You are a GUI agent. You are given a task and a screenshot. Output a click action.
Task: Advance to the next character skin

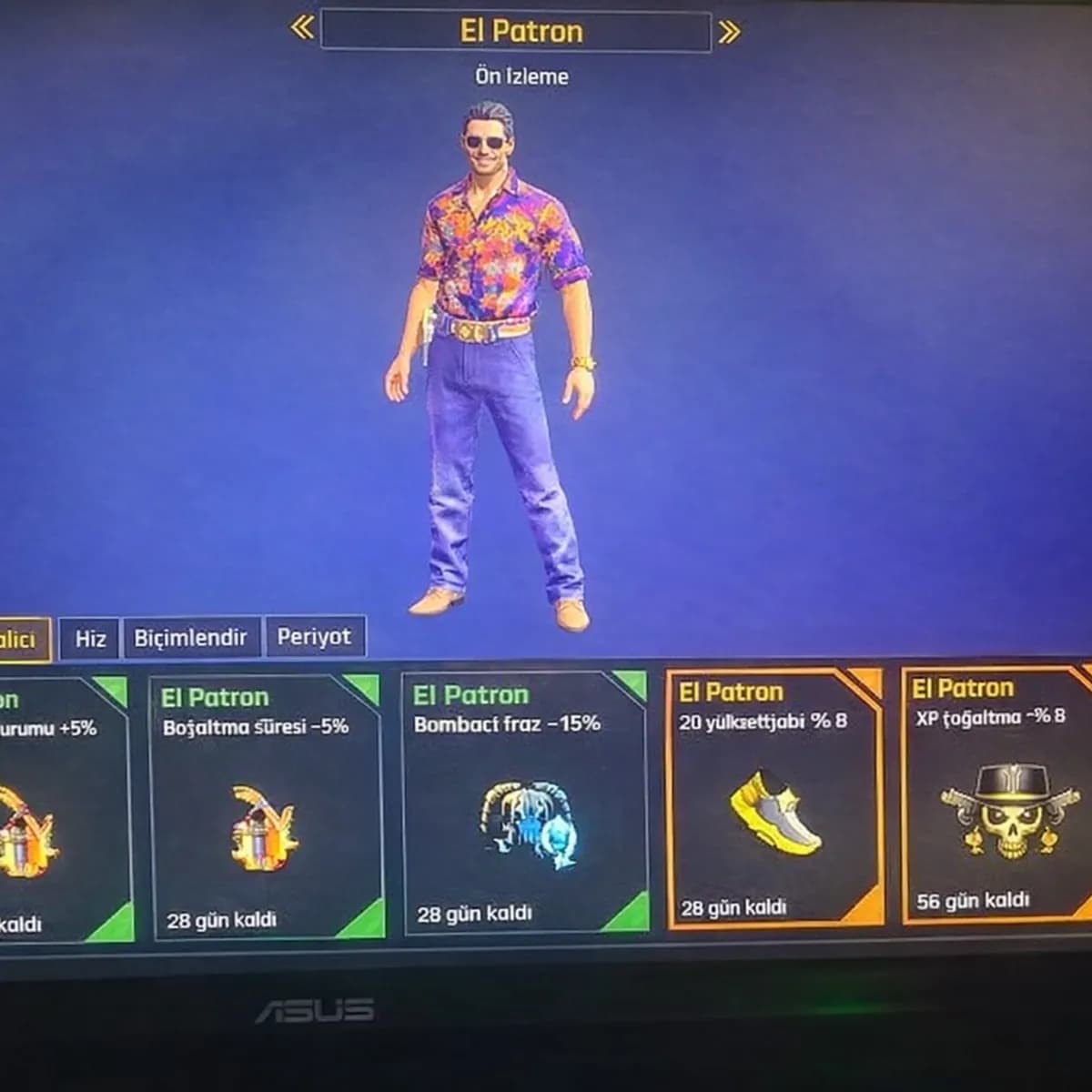coord(728,33)
